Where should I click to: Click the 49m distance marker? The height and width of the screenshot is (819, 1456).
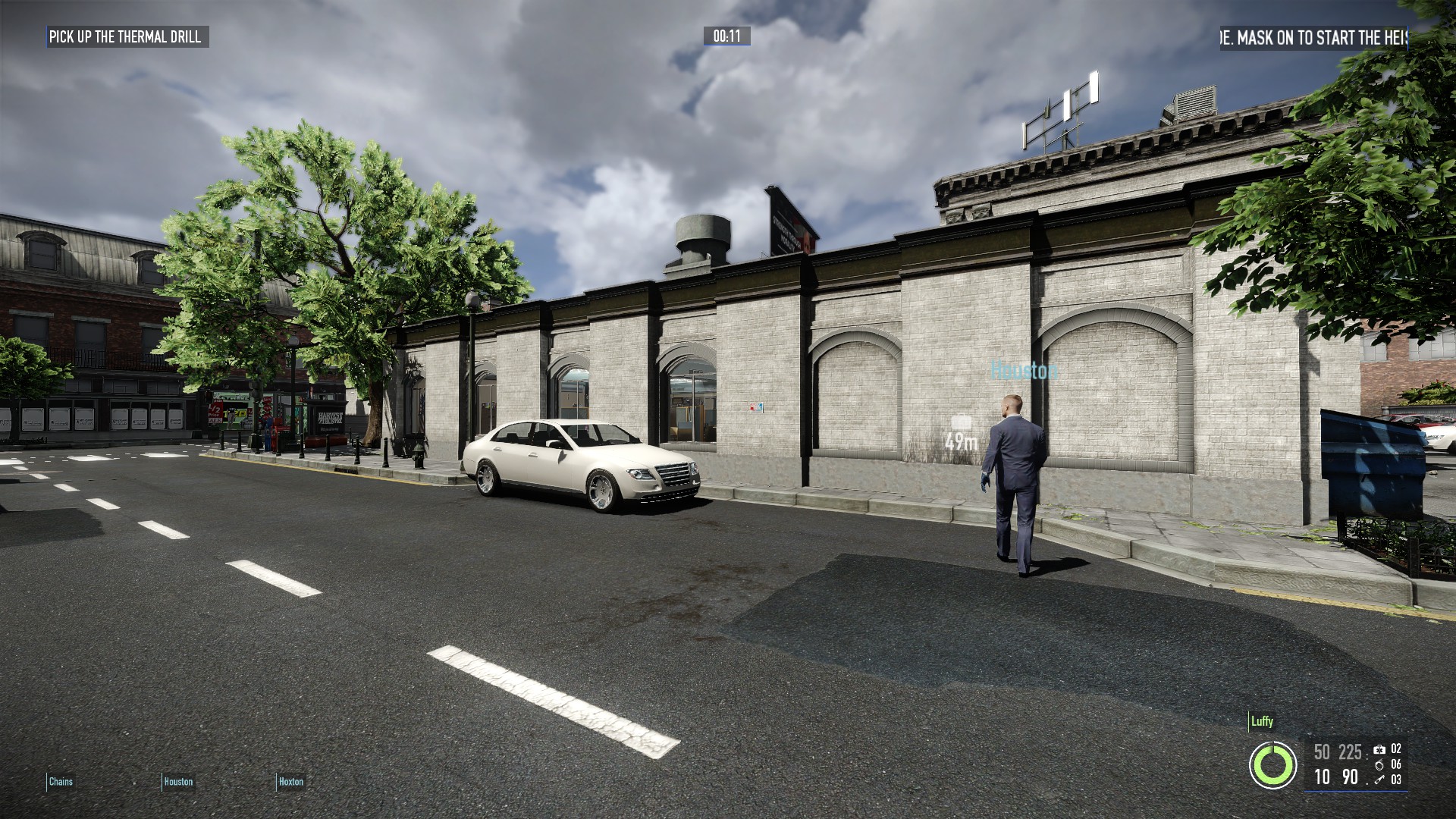click(x=959, y=440)
